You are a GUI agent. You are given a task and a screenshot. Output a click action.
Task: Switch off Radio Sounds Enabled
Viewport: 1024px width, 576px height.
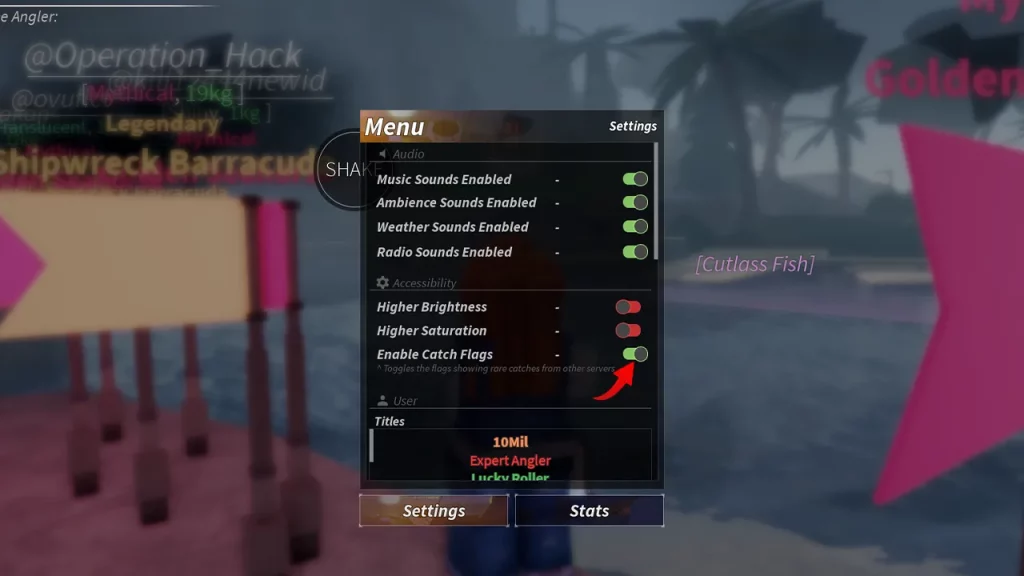coord(635,252)
